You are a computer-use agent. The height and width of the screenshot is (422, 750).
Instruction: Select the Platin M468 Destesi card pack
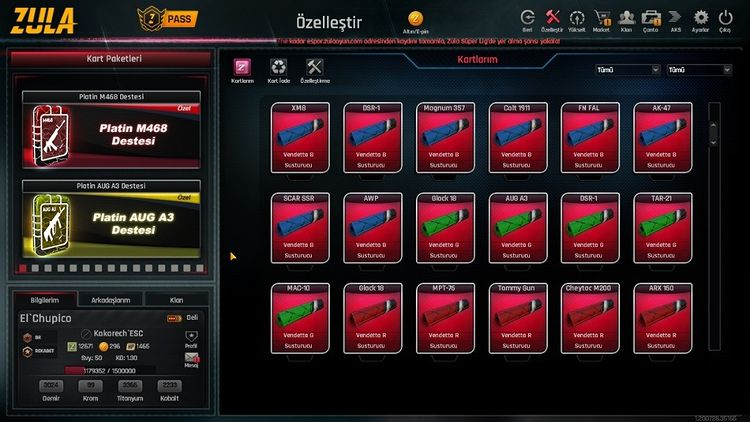[x=111, y=132]
